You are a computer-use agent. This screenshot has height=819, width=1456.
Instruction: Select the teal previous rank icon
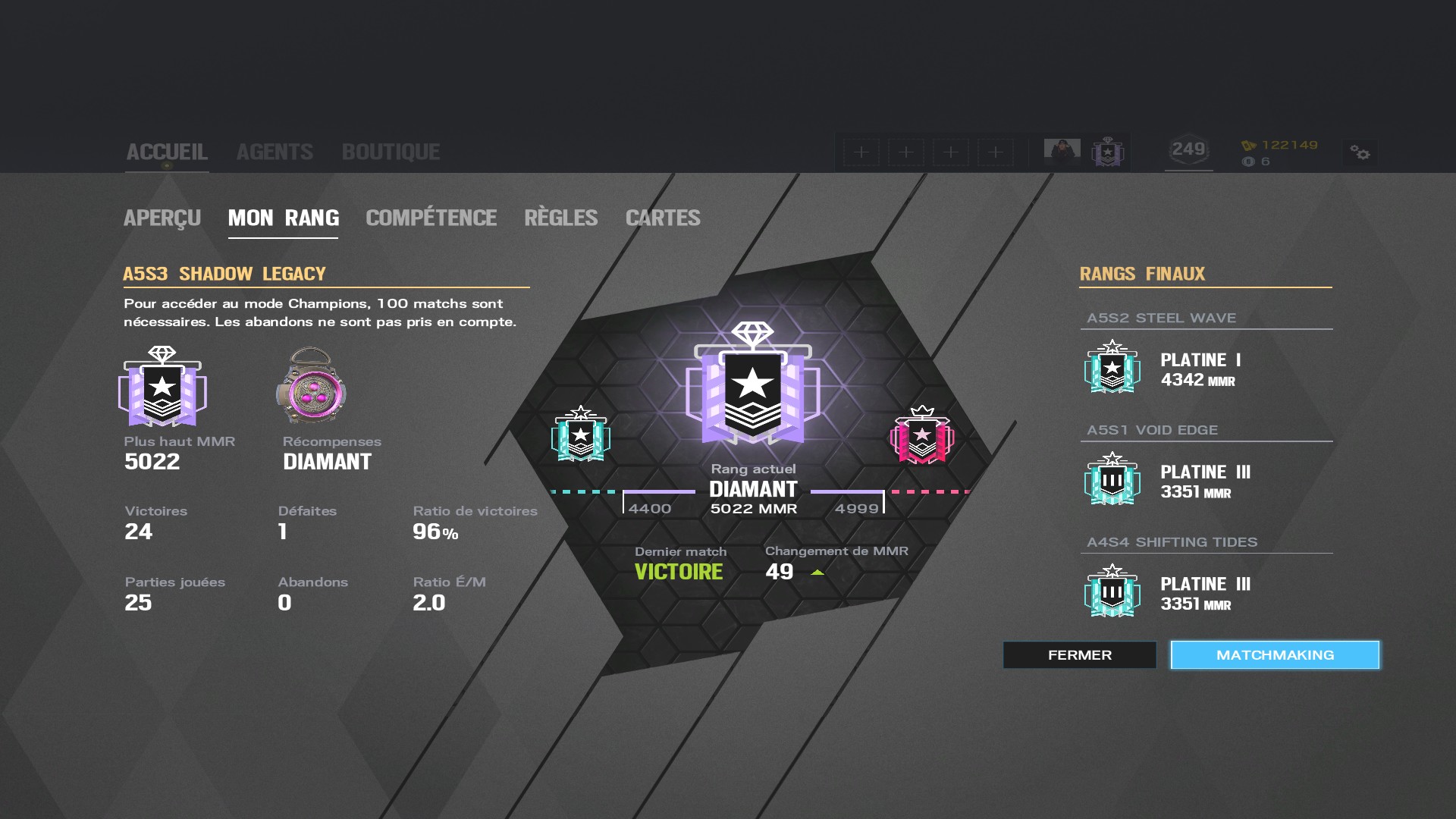point(579,436)
